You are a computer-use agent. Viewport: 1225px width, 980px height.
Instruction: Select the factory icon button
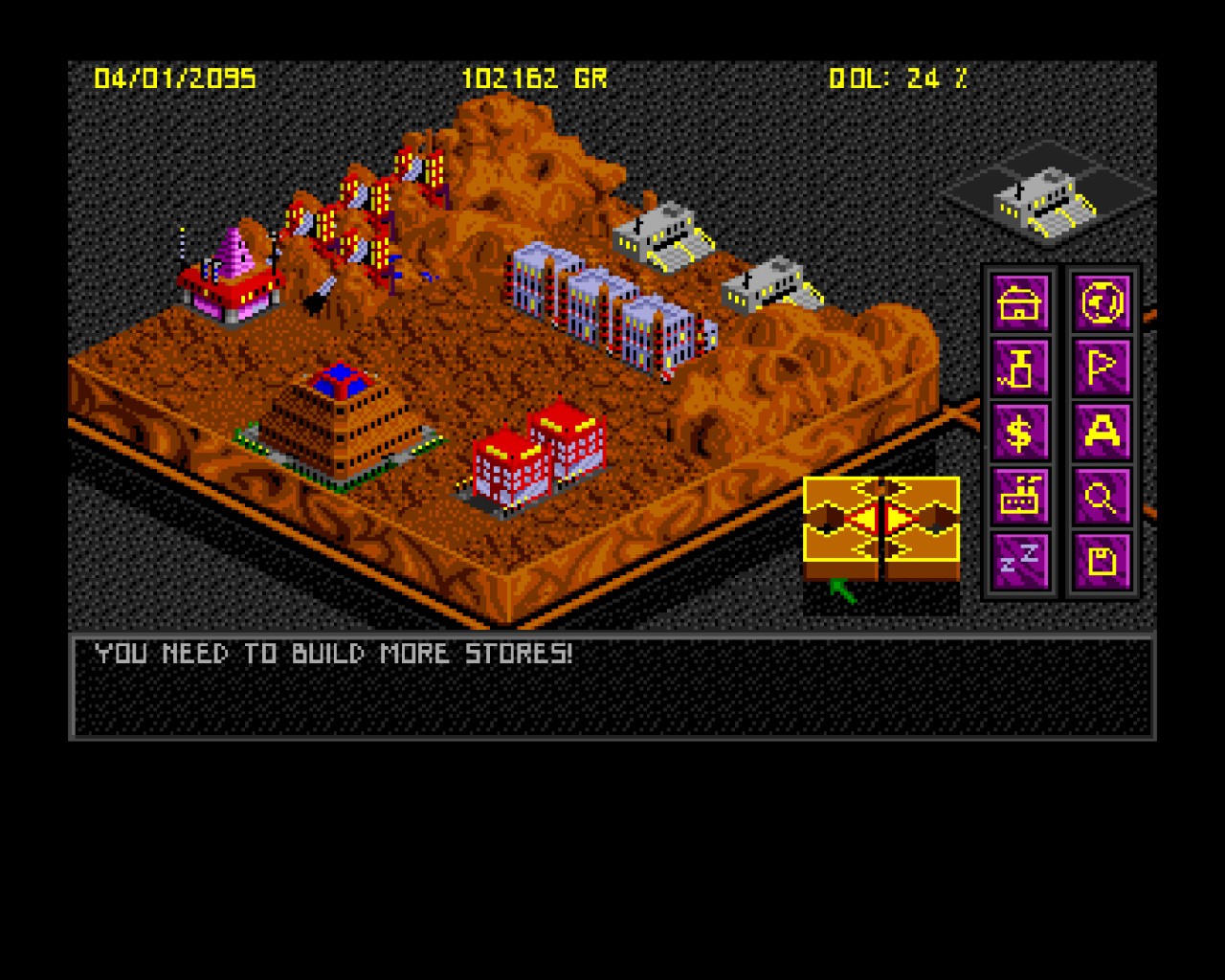(x=1020, y=497)
